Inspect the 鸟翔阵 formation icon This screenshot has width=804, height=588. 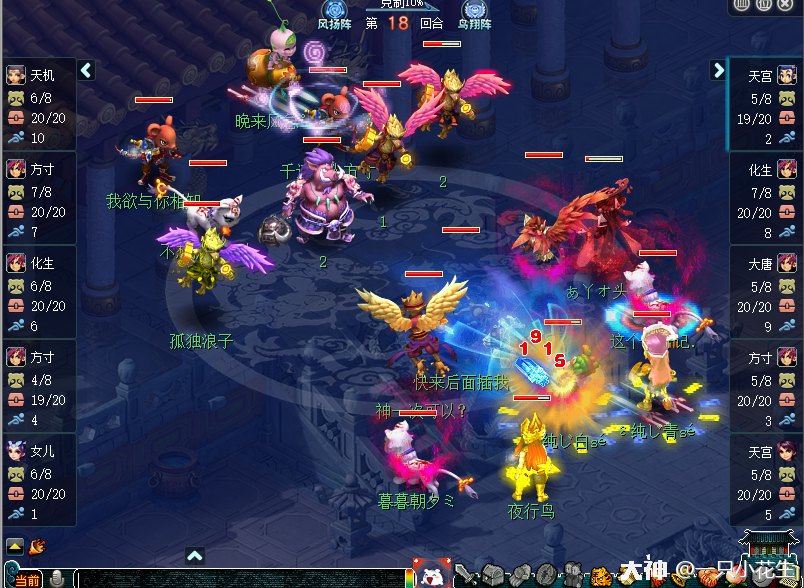pyautogui.click(x=474, y=11)
